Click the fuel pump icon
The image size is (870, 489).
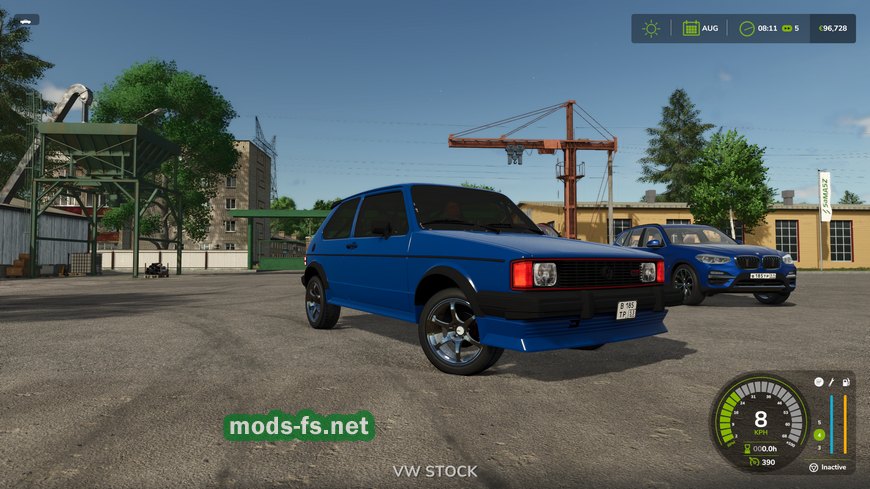click(x=846, y=382)
